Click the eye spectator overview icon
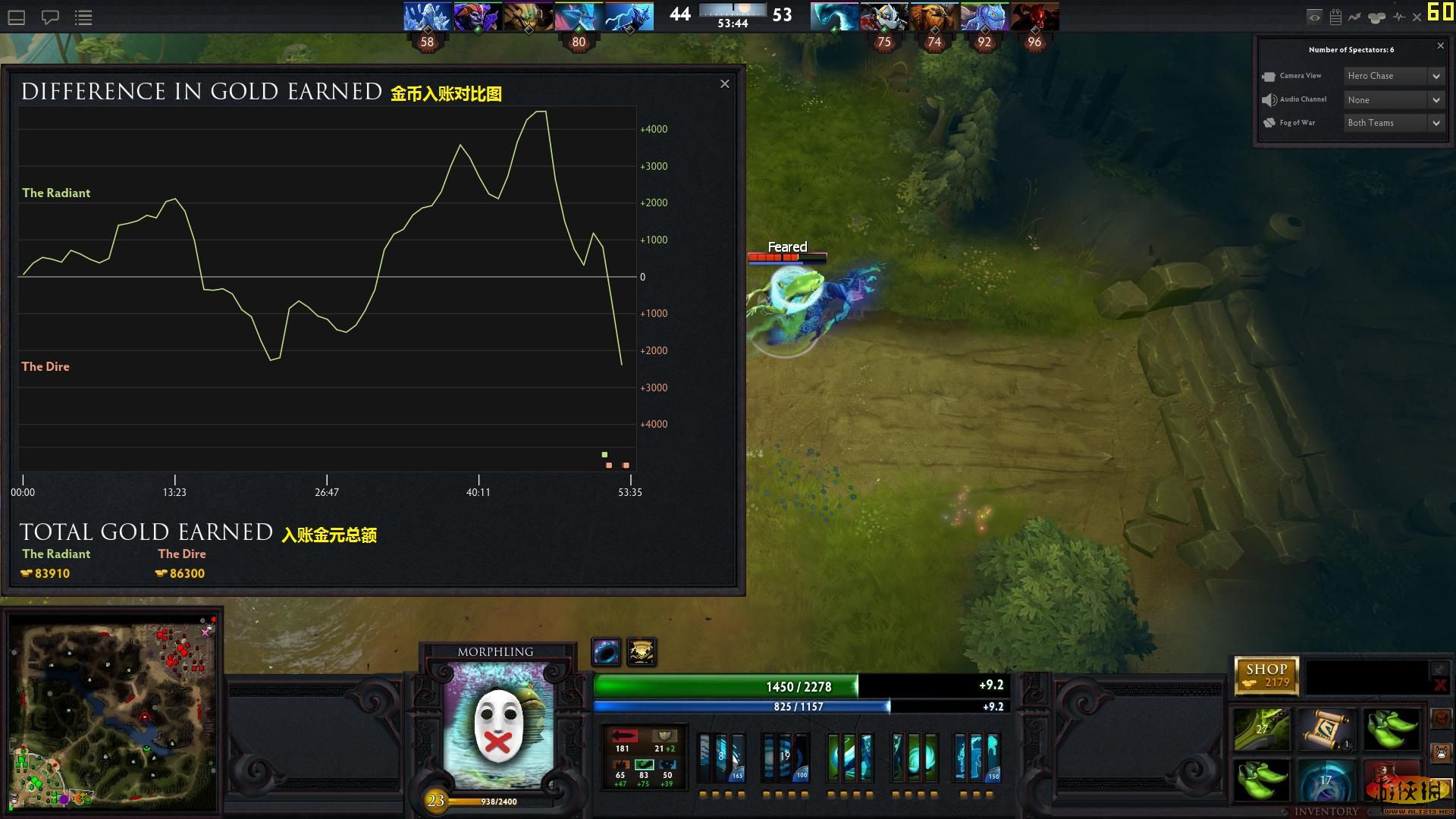 point(1314,16)
